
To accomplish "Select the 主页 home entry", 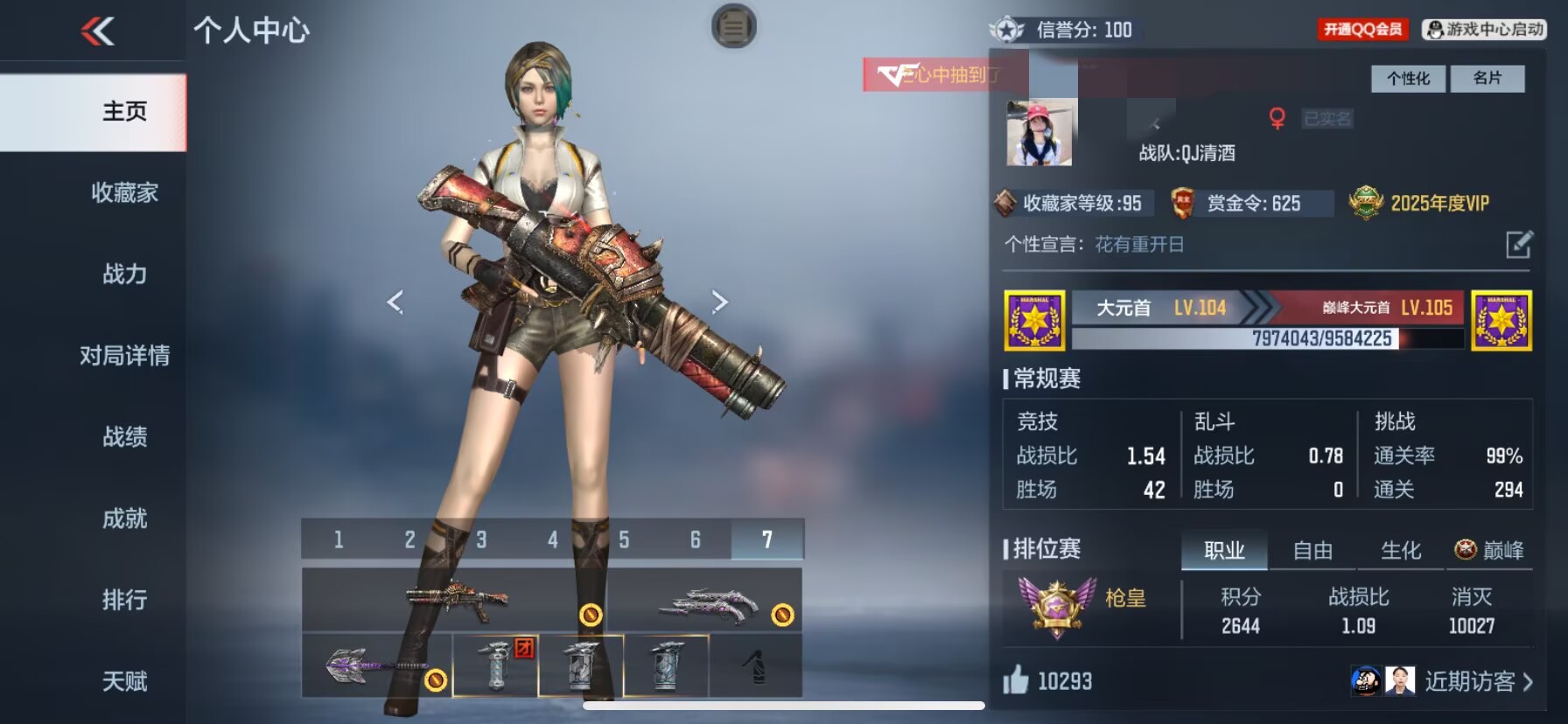I will (124, 111).
